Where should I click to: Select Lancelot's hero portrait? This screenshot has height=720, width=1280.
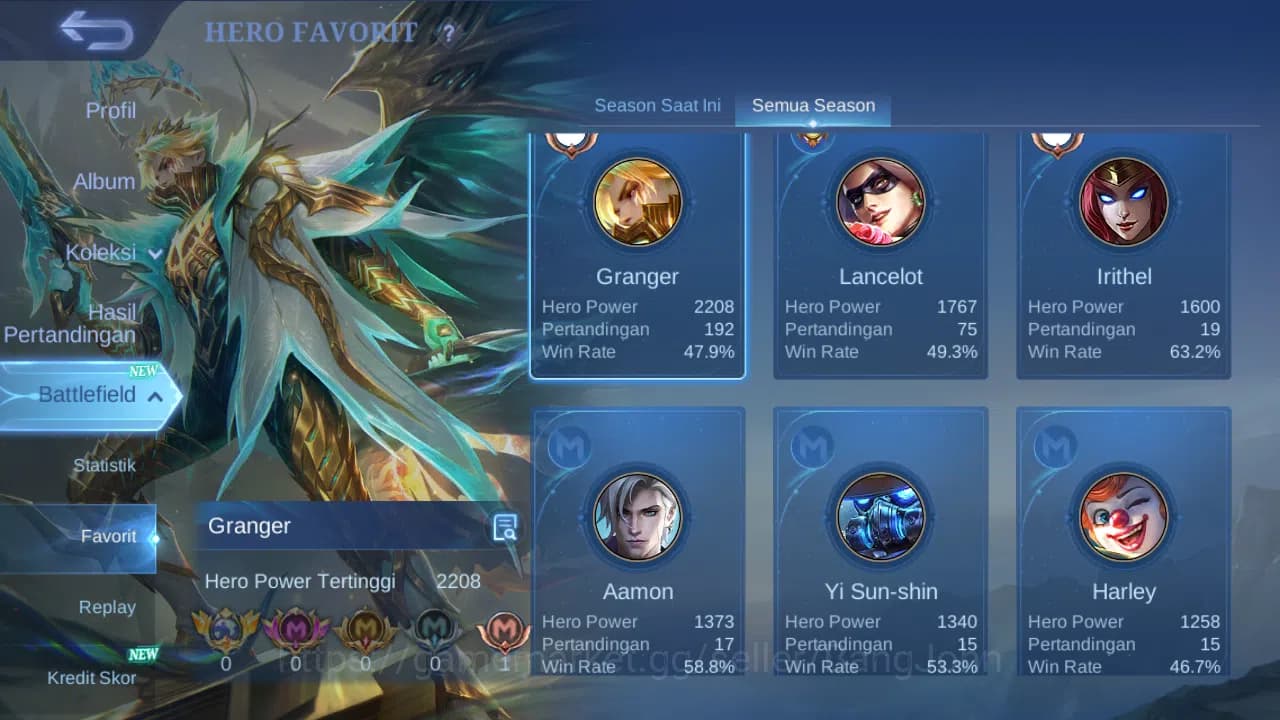(881, 202)
